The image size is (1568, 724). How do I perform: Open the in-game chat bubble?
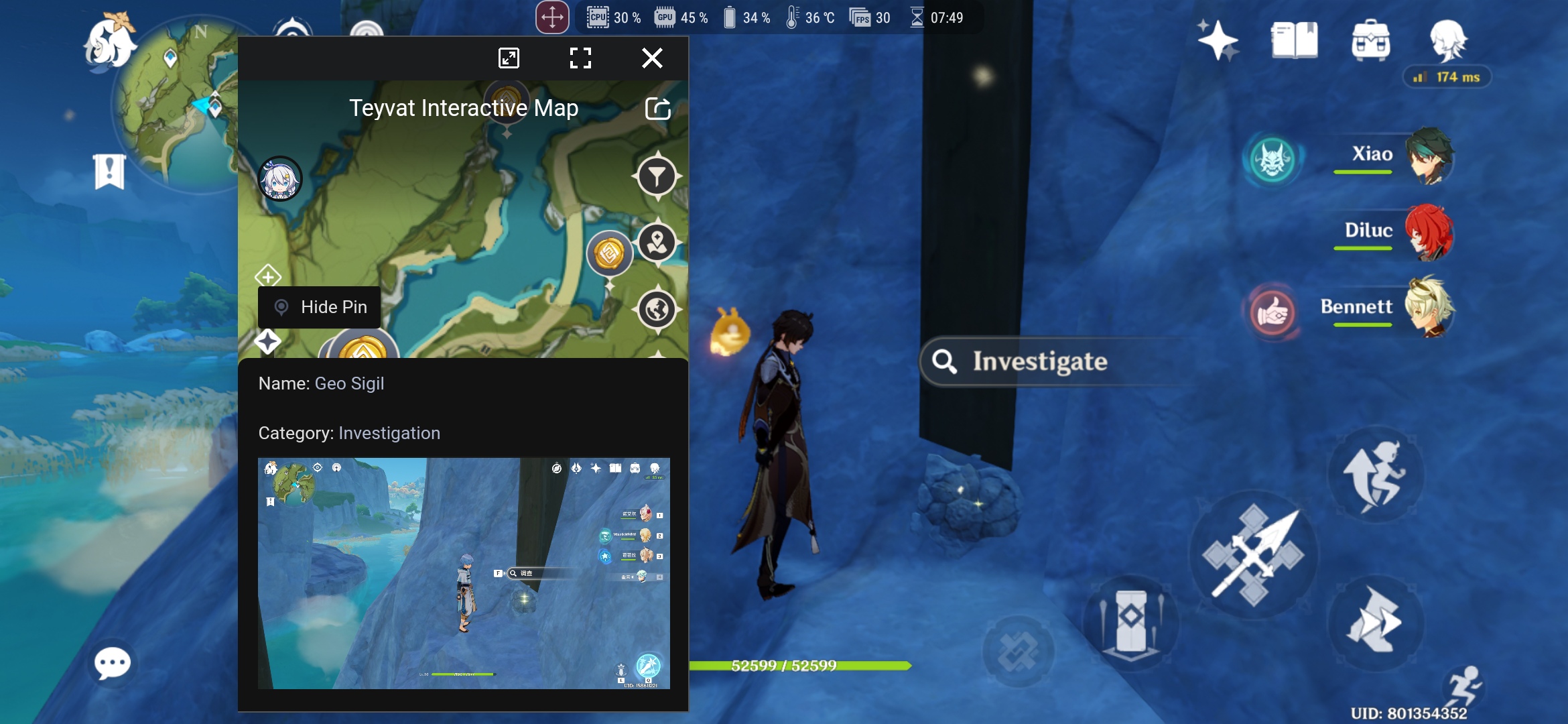113,664
